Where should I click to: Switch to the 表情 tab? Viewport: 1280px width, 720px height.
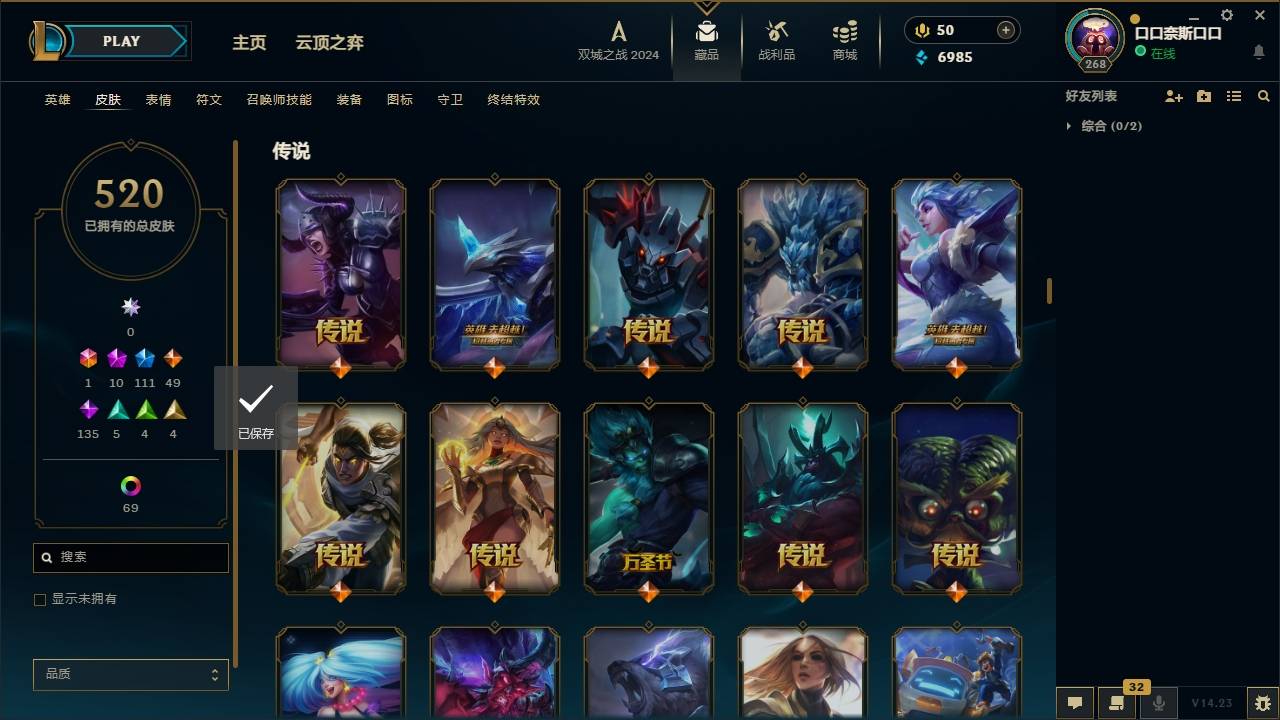(158, 99)
